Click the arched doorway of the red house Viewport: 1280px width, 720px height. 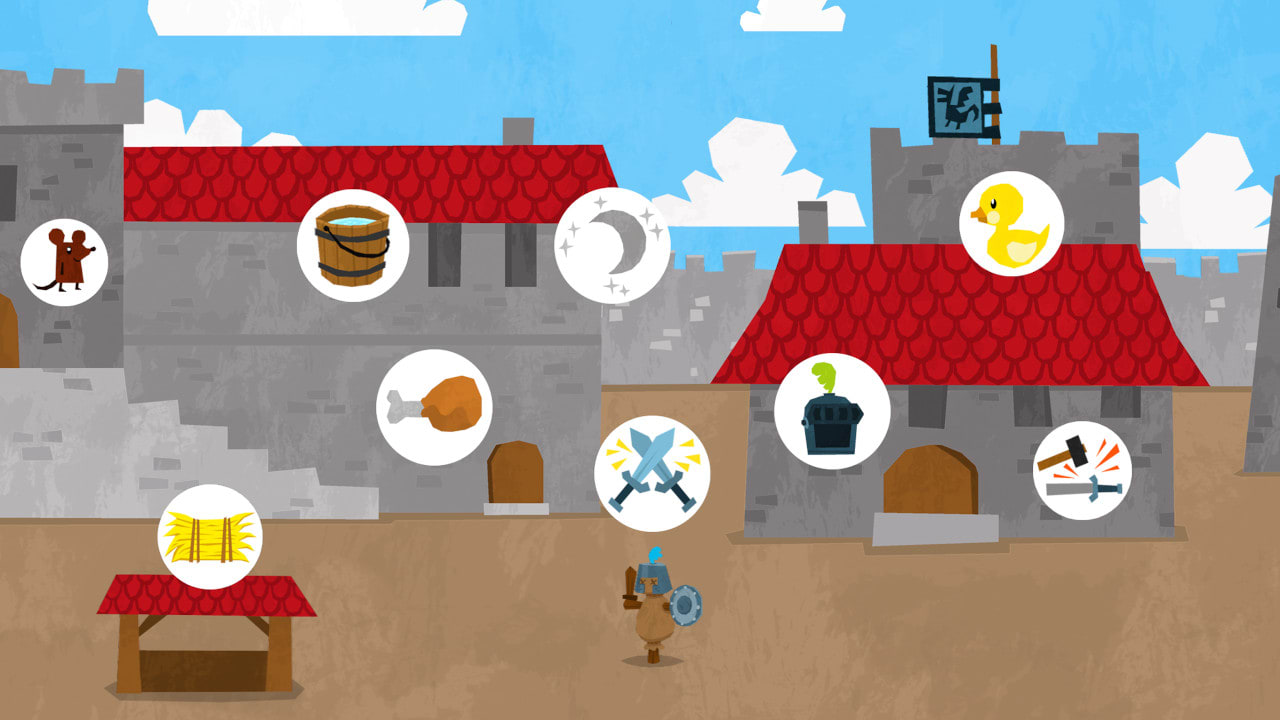pos(930,480)
